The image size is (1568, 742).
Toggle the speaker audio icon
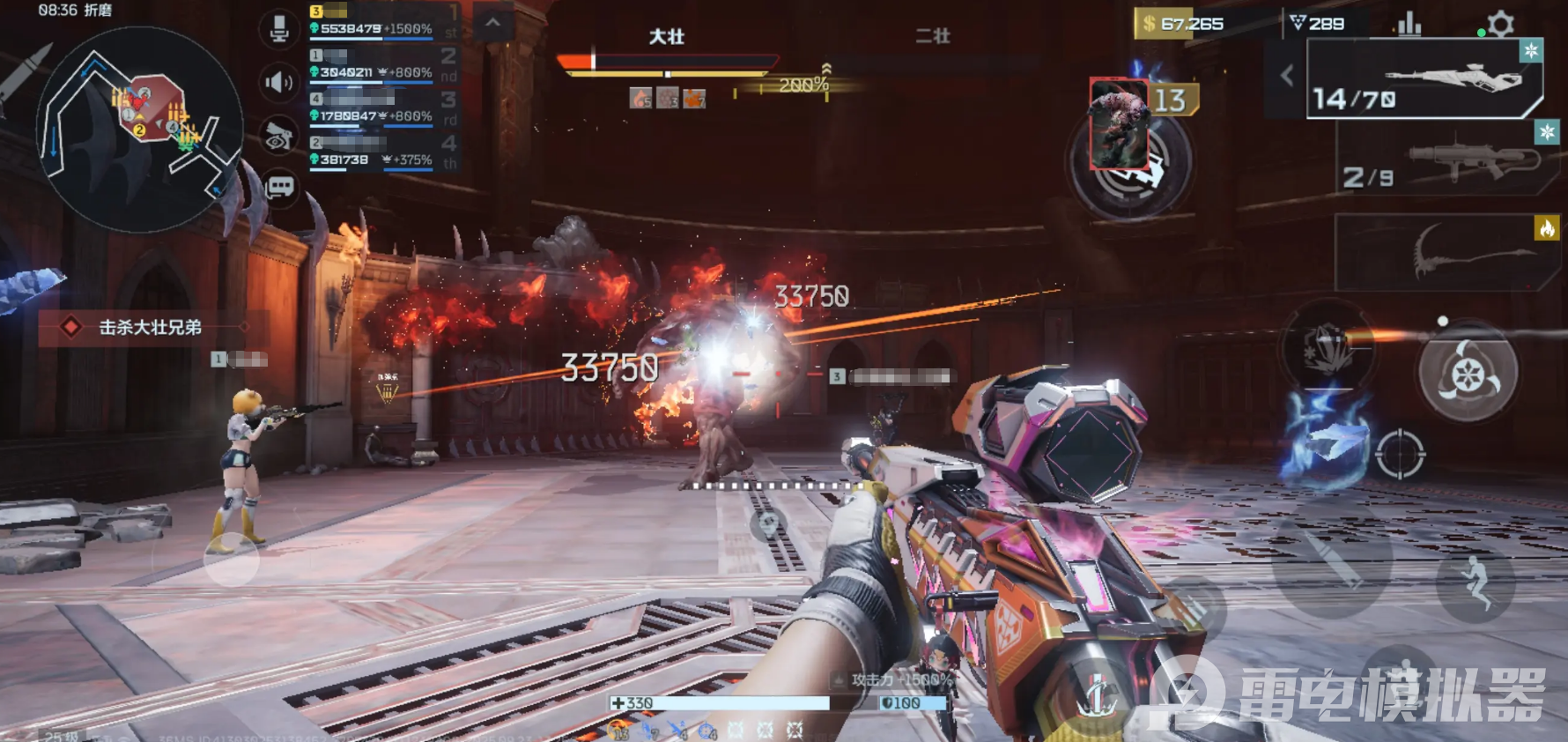pos(279,83)
